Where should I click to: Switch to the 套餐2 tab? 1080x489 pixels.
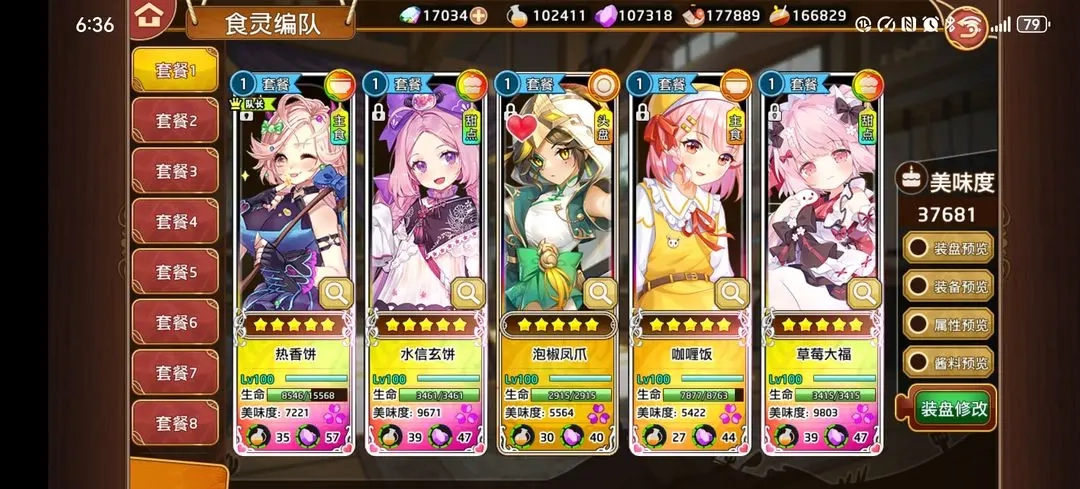(x=175, y=121)
